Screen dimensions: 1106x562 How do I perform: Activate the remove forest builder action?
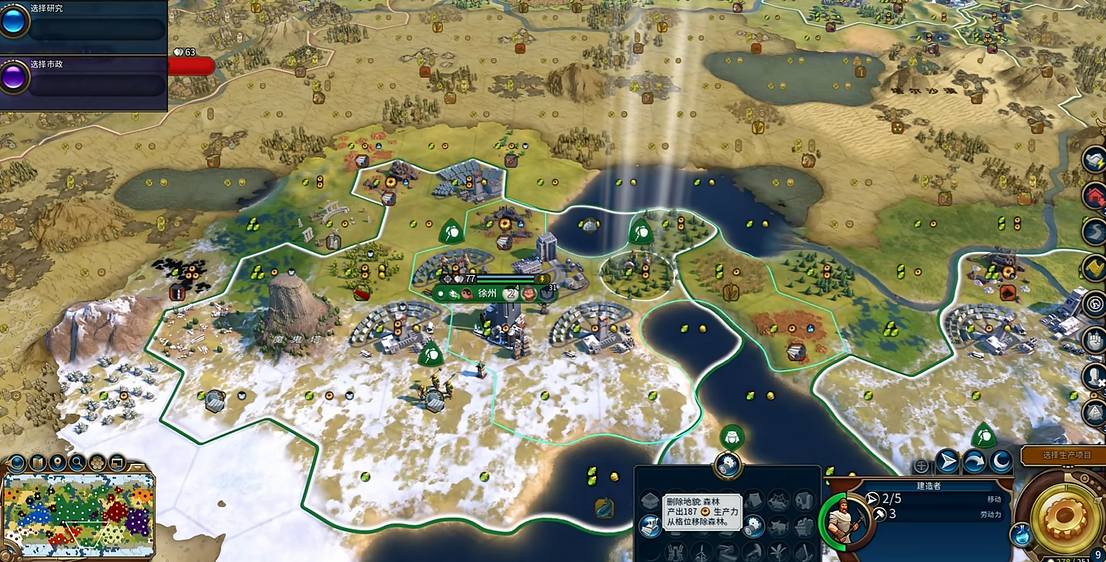(x=650, y=524)
